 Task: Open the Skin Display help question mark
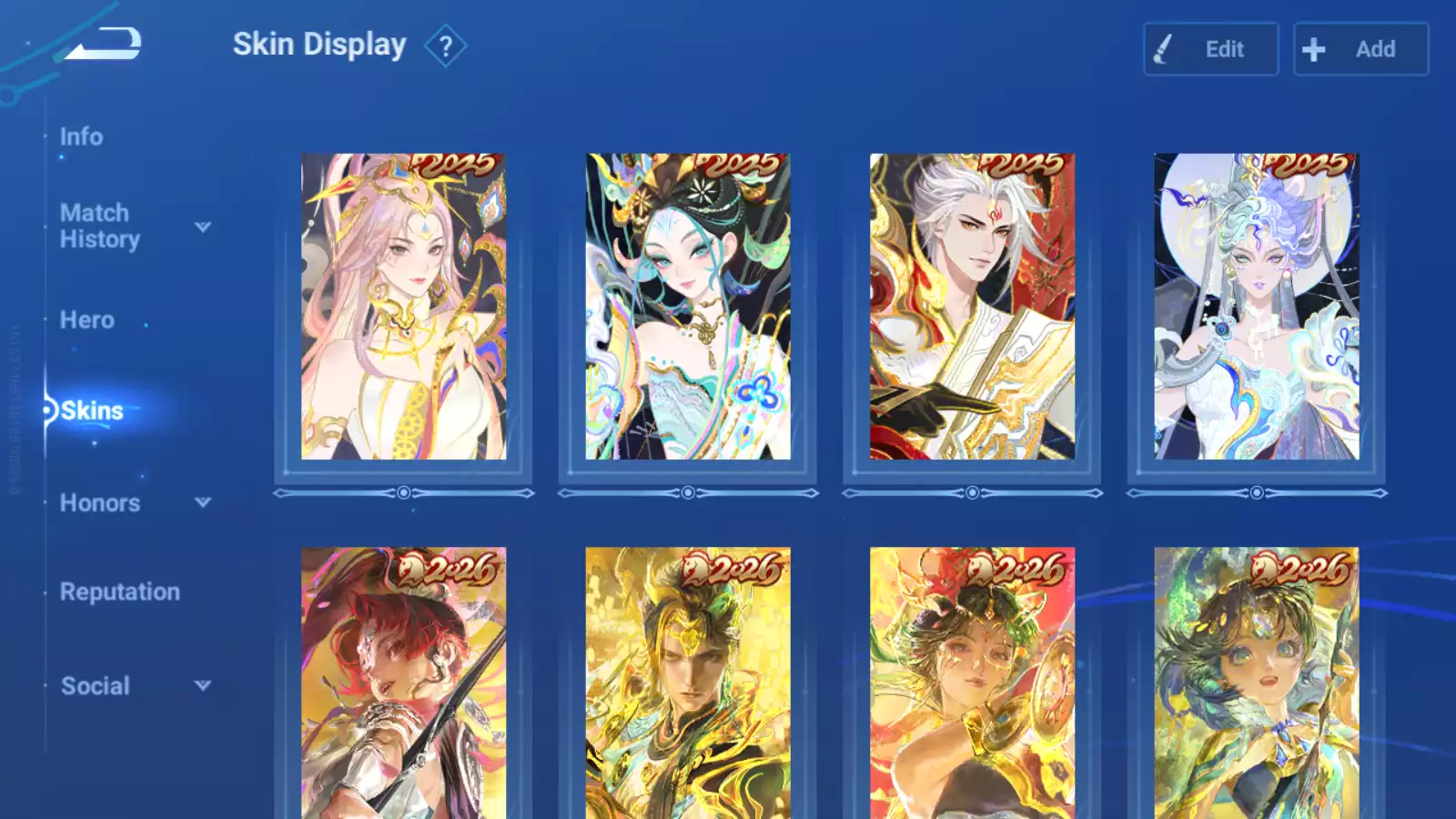click(x=445, y=46)
